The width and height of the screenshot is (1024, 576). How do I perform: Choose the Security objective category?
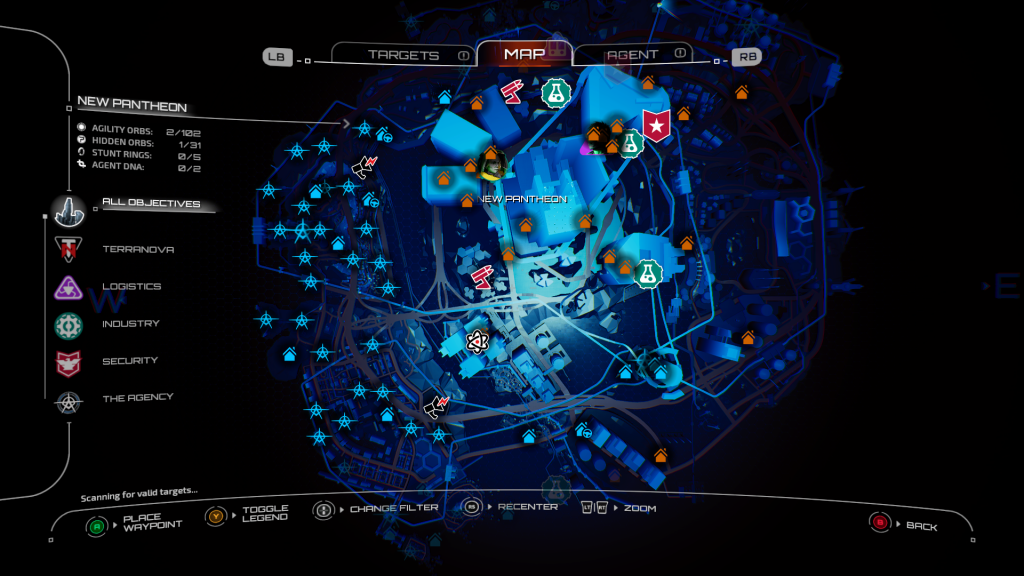point(130,361)
